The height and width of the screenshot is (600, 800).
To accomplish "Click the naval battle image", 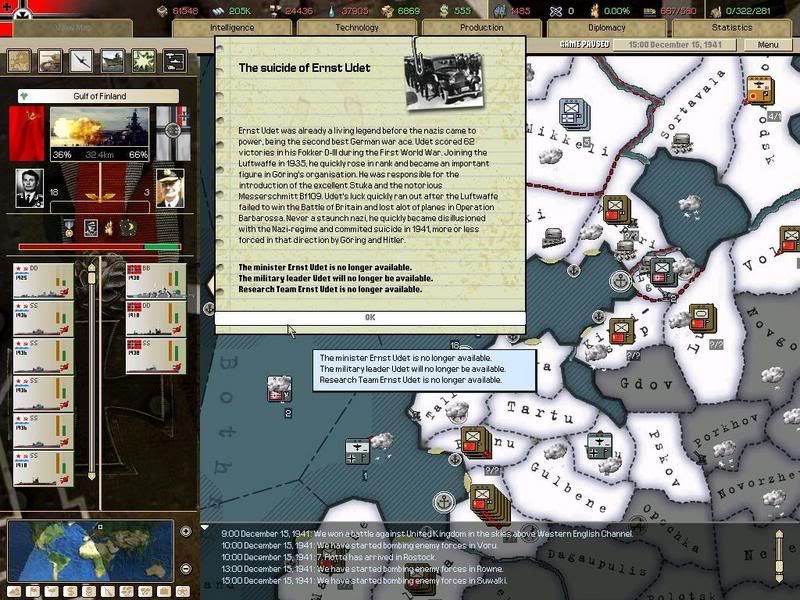I will click(x=99, y=133).
